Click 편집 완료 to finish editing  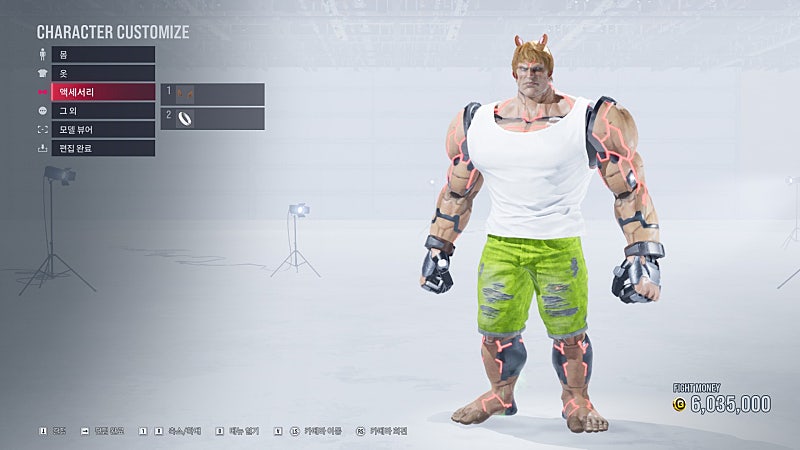point(103,148)
